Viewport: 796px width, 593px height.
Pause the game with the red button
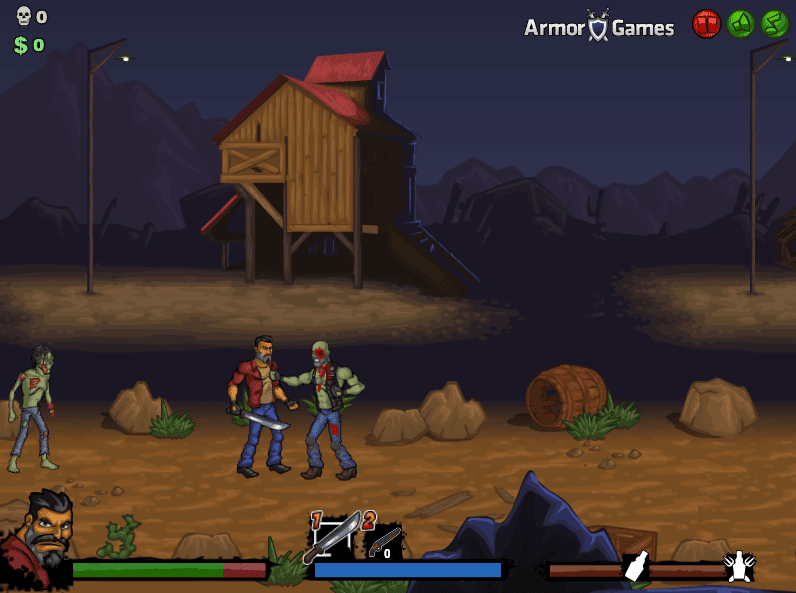(706, 24)
